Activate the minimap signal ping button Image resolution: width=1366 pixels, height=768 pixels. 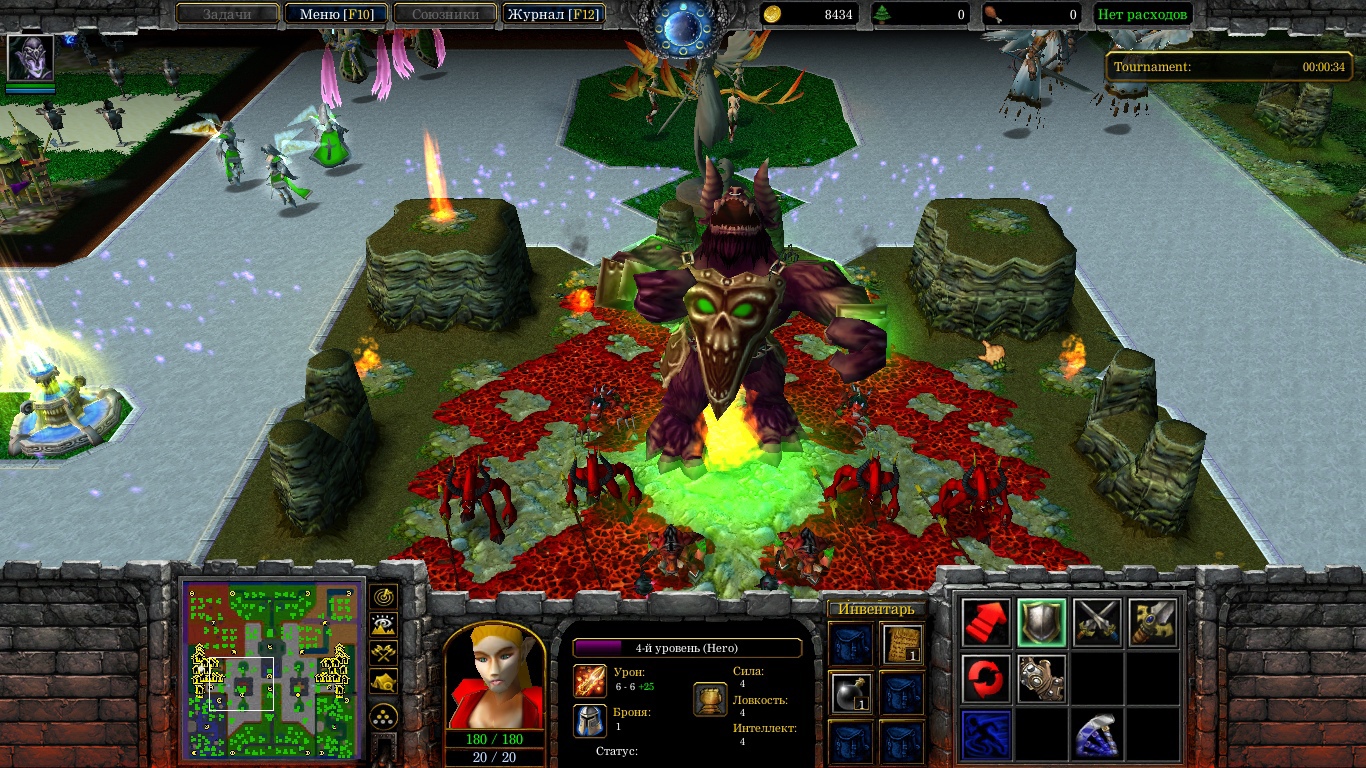[x=383, y=597]
